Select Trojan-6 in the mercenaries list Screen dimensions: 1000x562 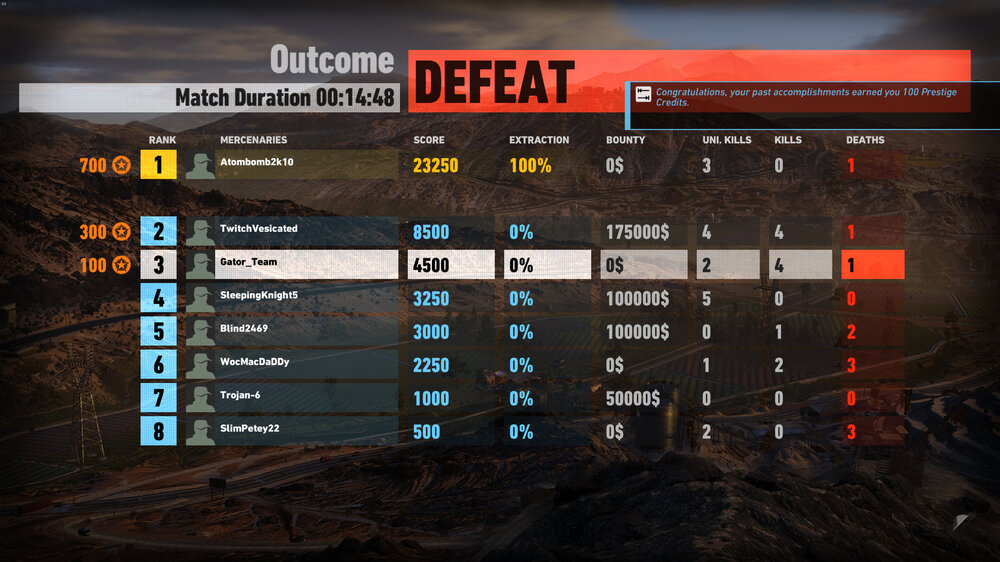(x=290, y=398)
